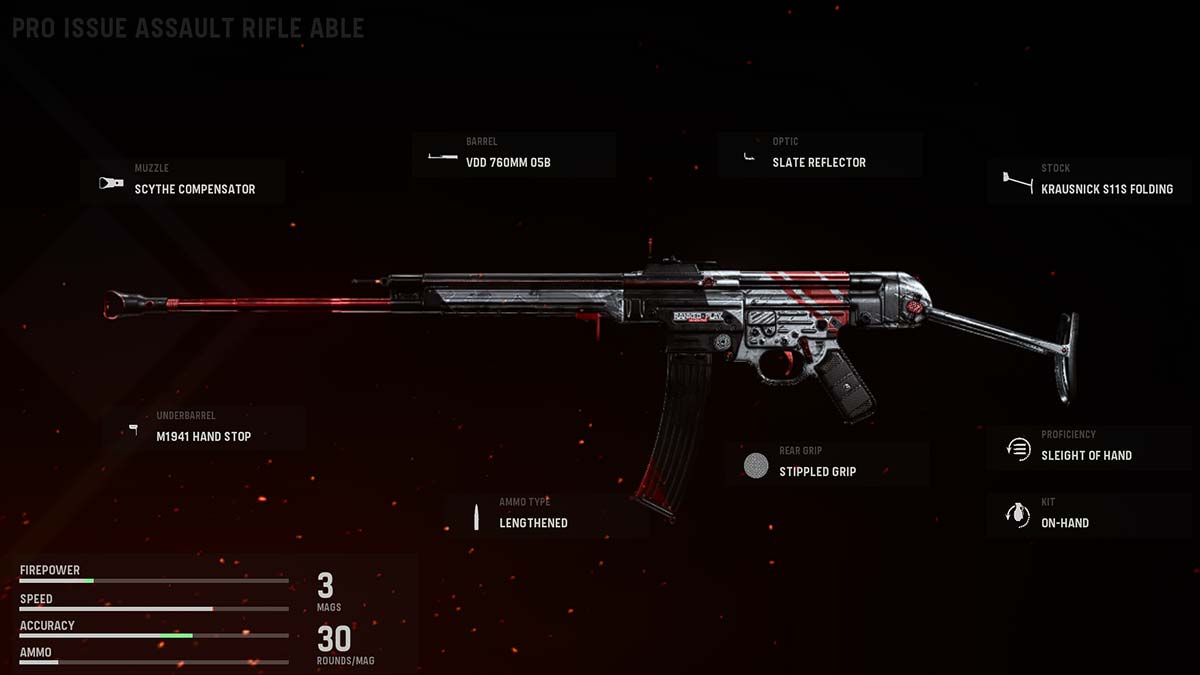The height and width of the screenshot is (675, 1200).
Task: Choose the Slate Reflector optic slot
Action: click(820, 156)
